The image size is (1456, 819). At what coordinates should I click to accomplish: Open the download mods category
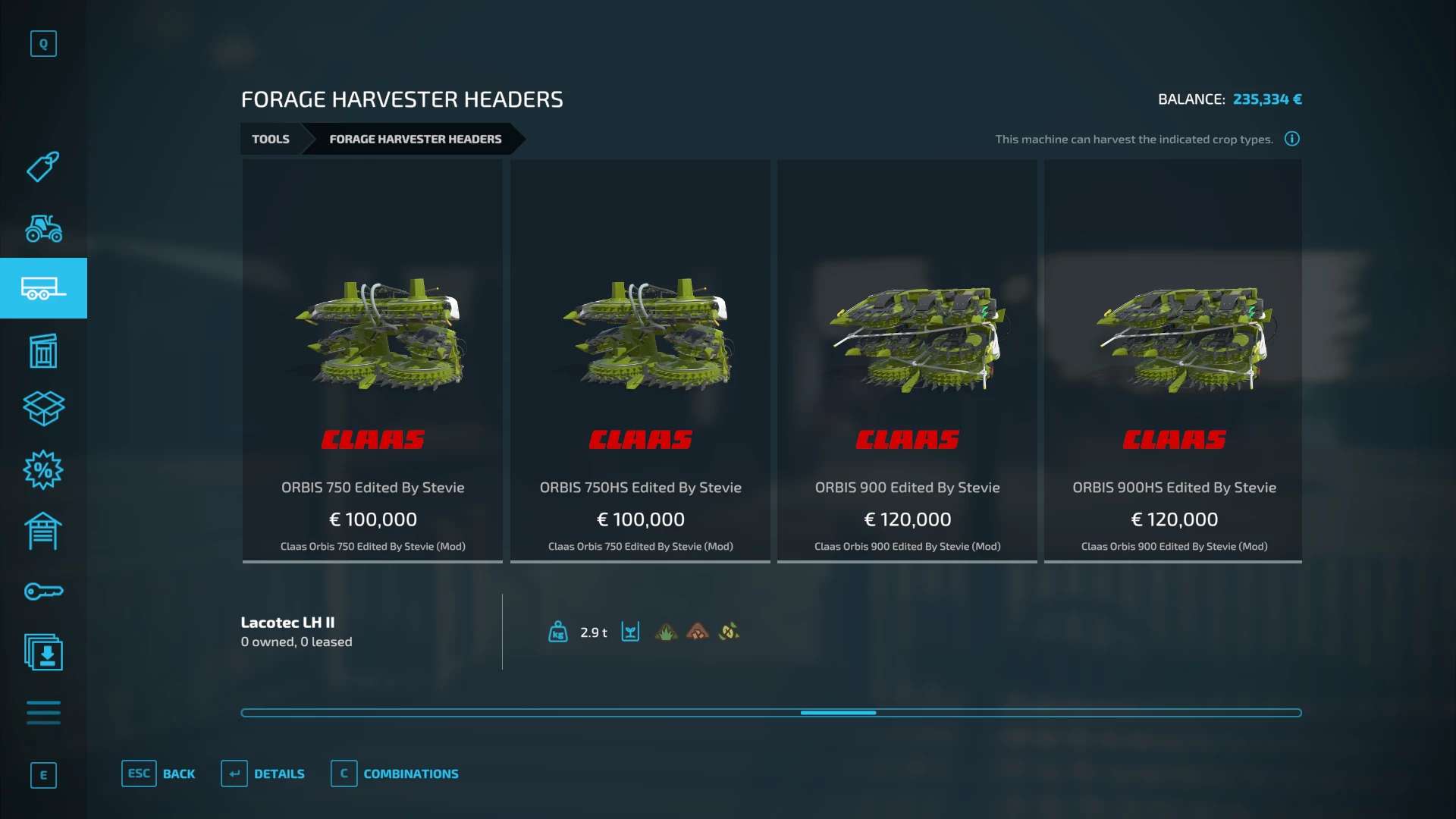click(43, 652)
